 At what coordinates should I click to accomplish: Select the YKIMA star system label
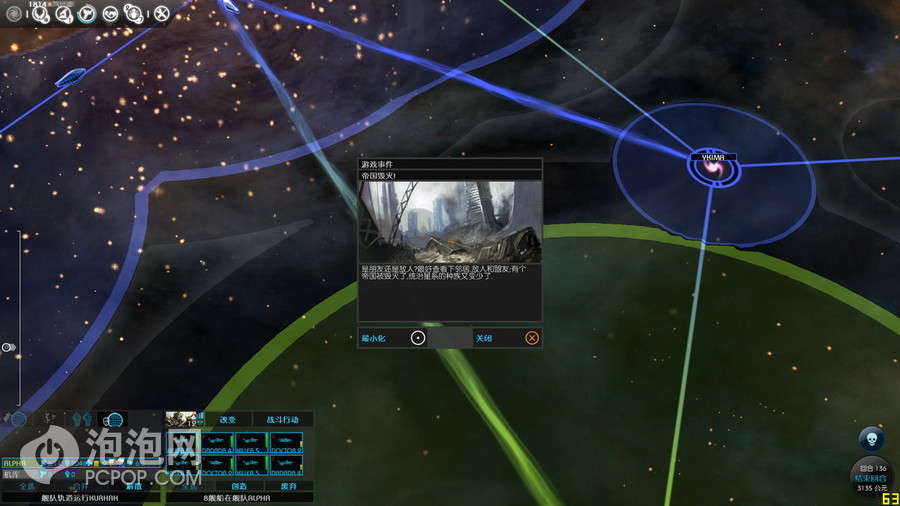click(713, 157)
